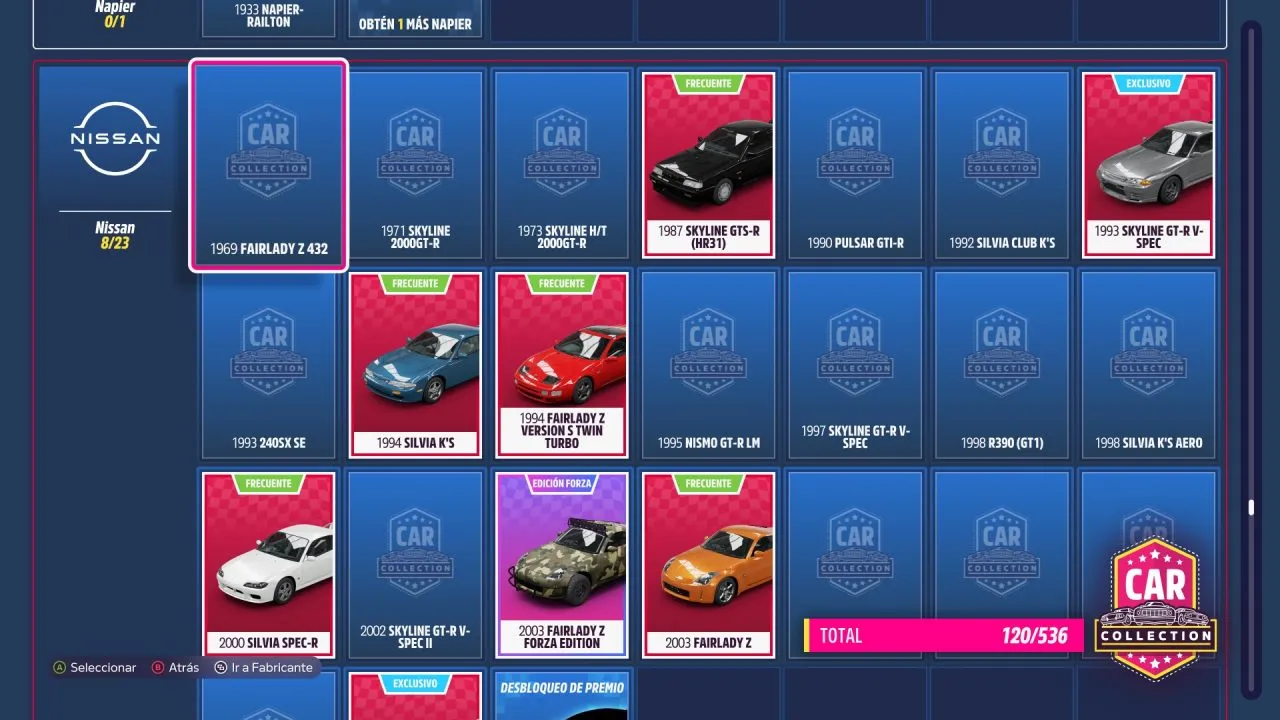The height and width of the screenshot is (720, 1280).
Task: Choose the silver 1993 Skyline GT-R V-Spec
Action: click(x=1148, y=165)
